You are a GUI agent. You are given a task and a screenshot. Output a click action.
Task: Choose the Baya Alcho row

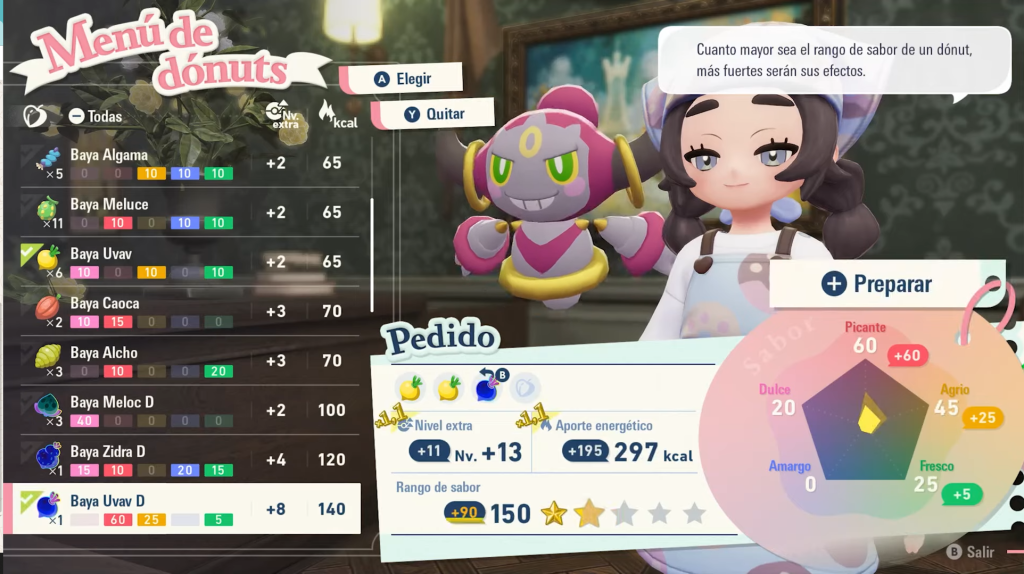(x=190, y=360)
